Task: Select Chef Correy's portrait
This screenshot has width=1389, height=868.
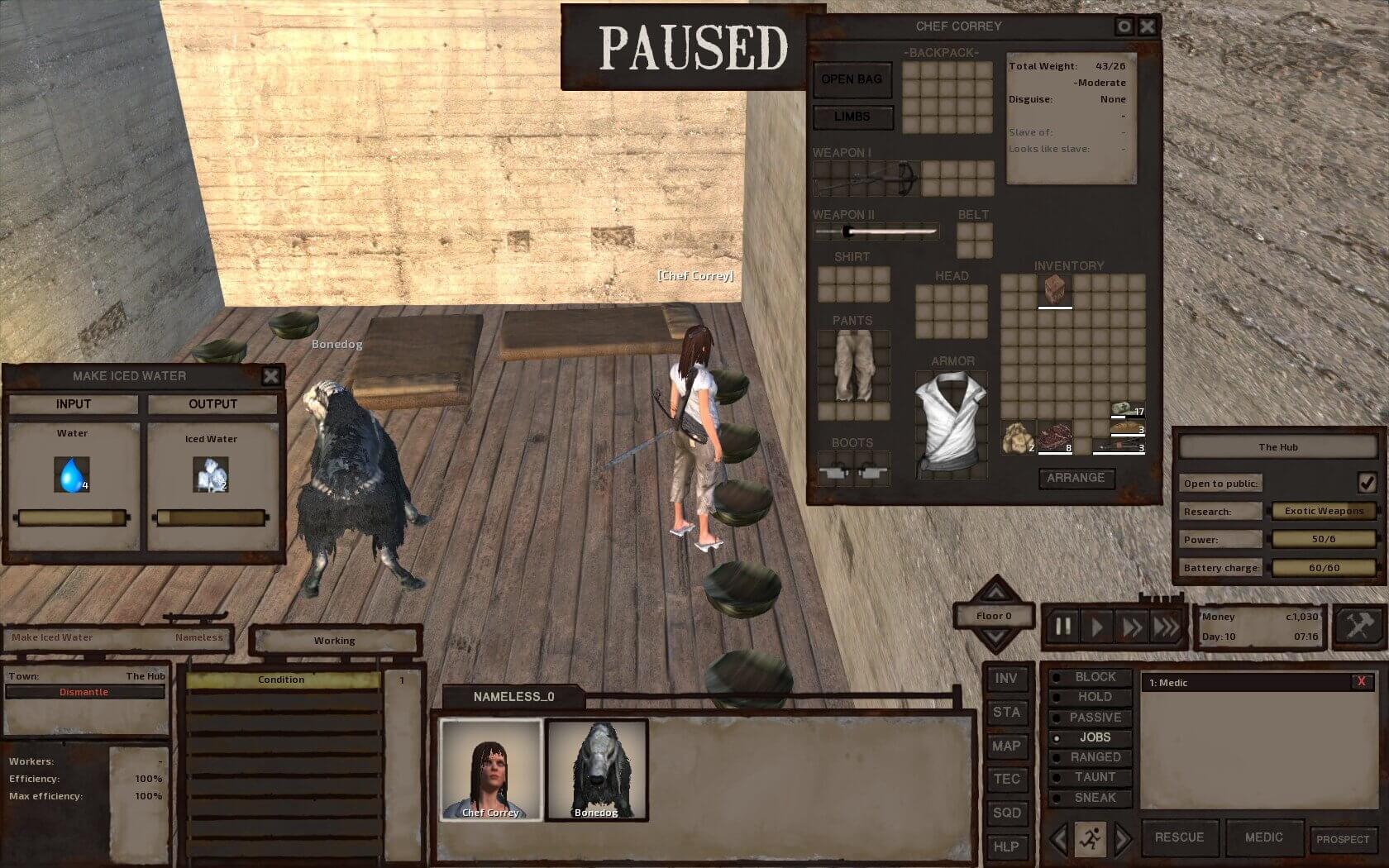Action: (490, 769)
